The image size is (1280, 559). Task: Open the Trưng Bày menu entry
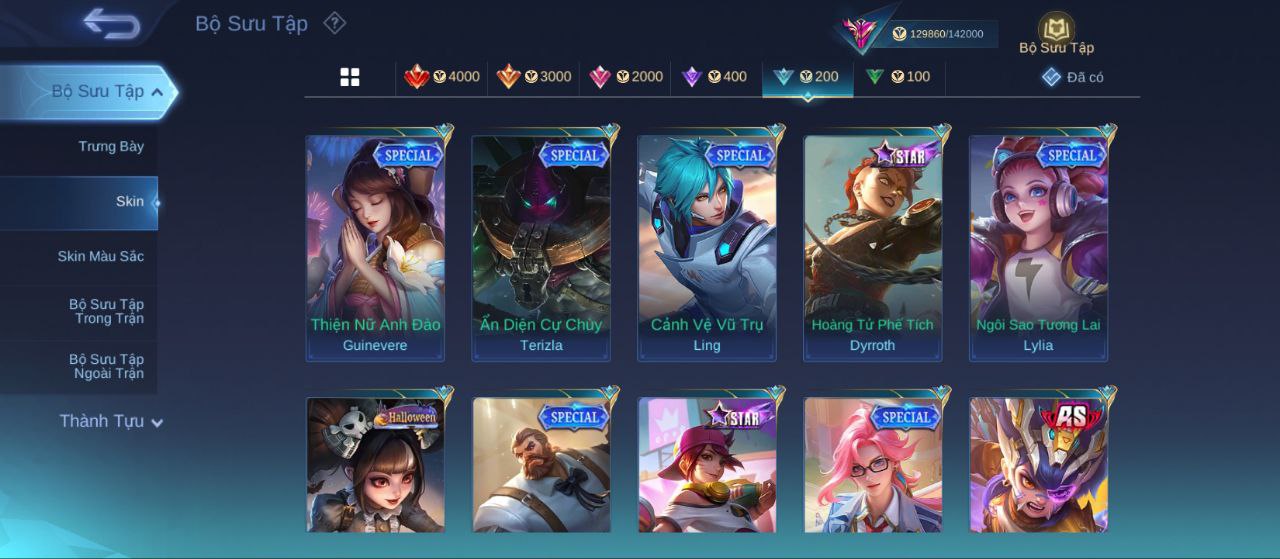point(111,147)
